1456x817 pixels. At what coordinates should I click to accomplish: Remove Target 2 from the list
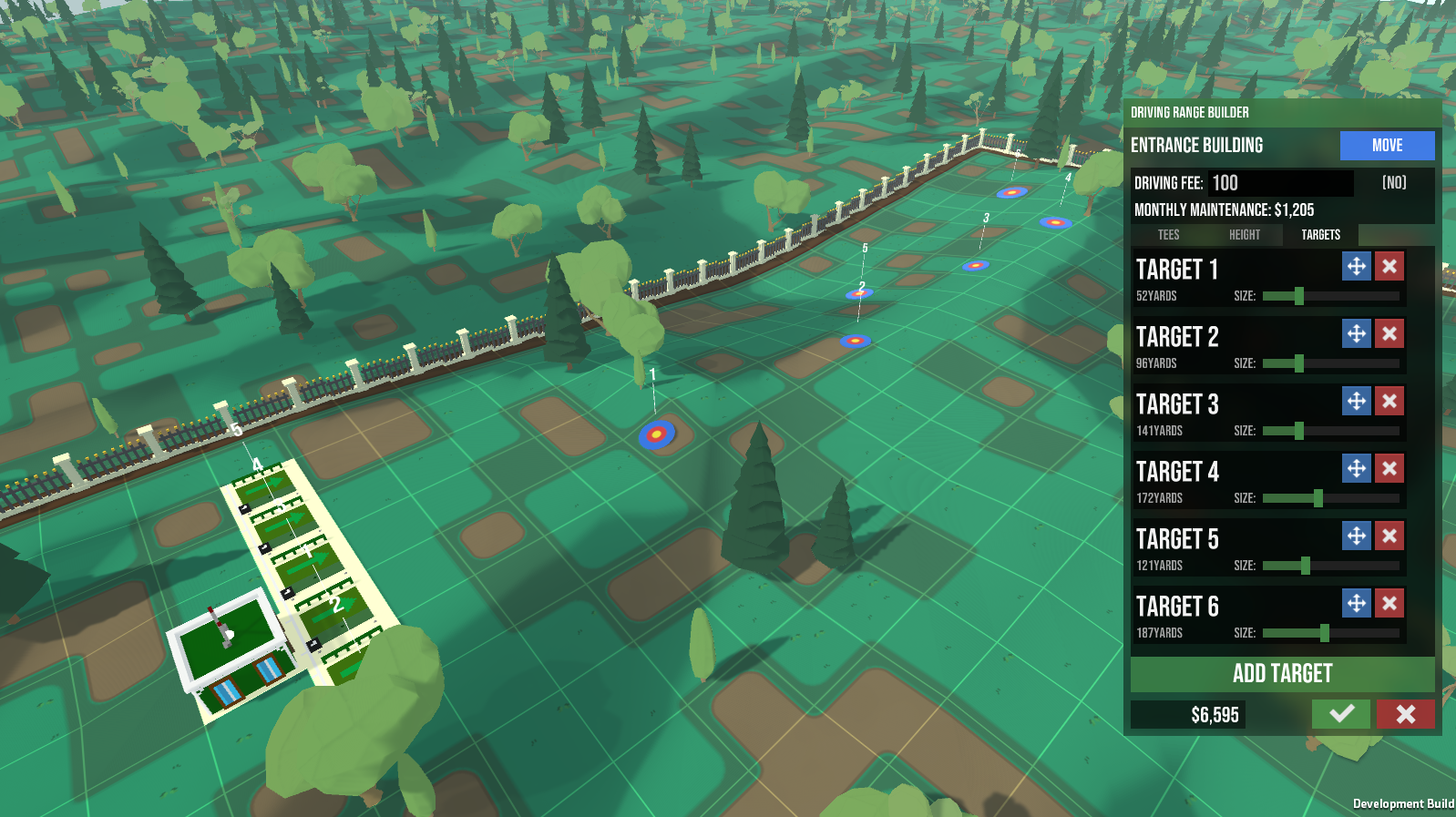point(1389,333)
